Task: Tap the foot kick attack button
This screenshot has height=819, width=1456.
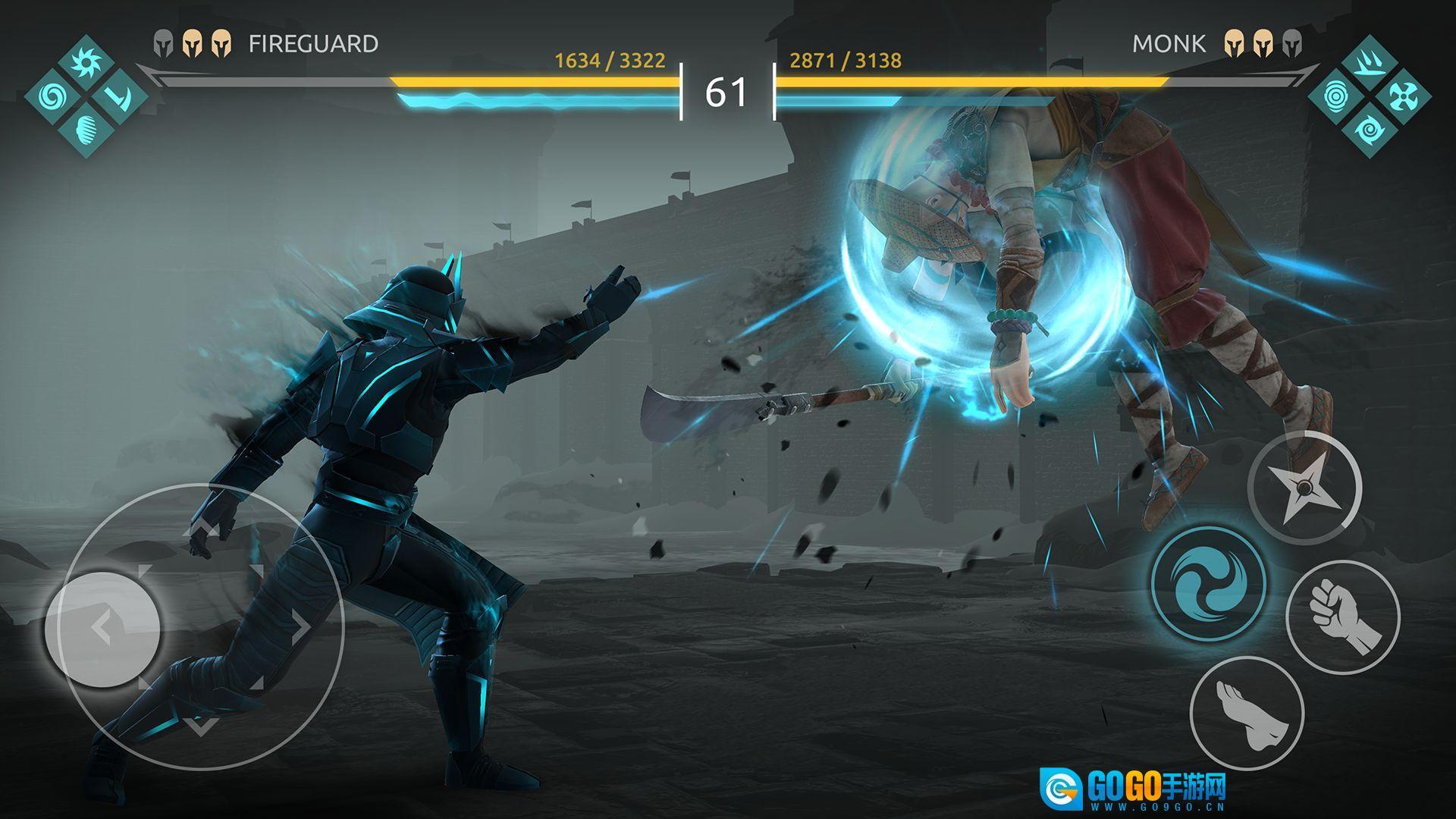Action: pos(1247,714)
